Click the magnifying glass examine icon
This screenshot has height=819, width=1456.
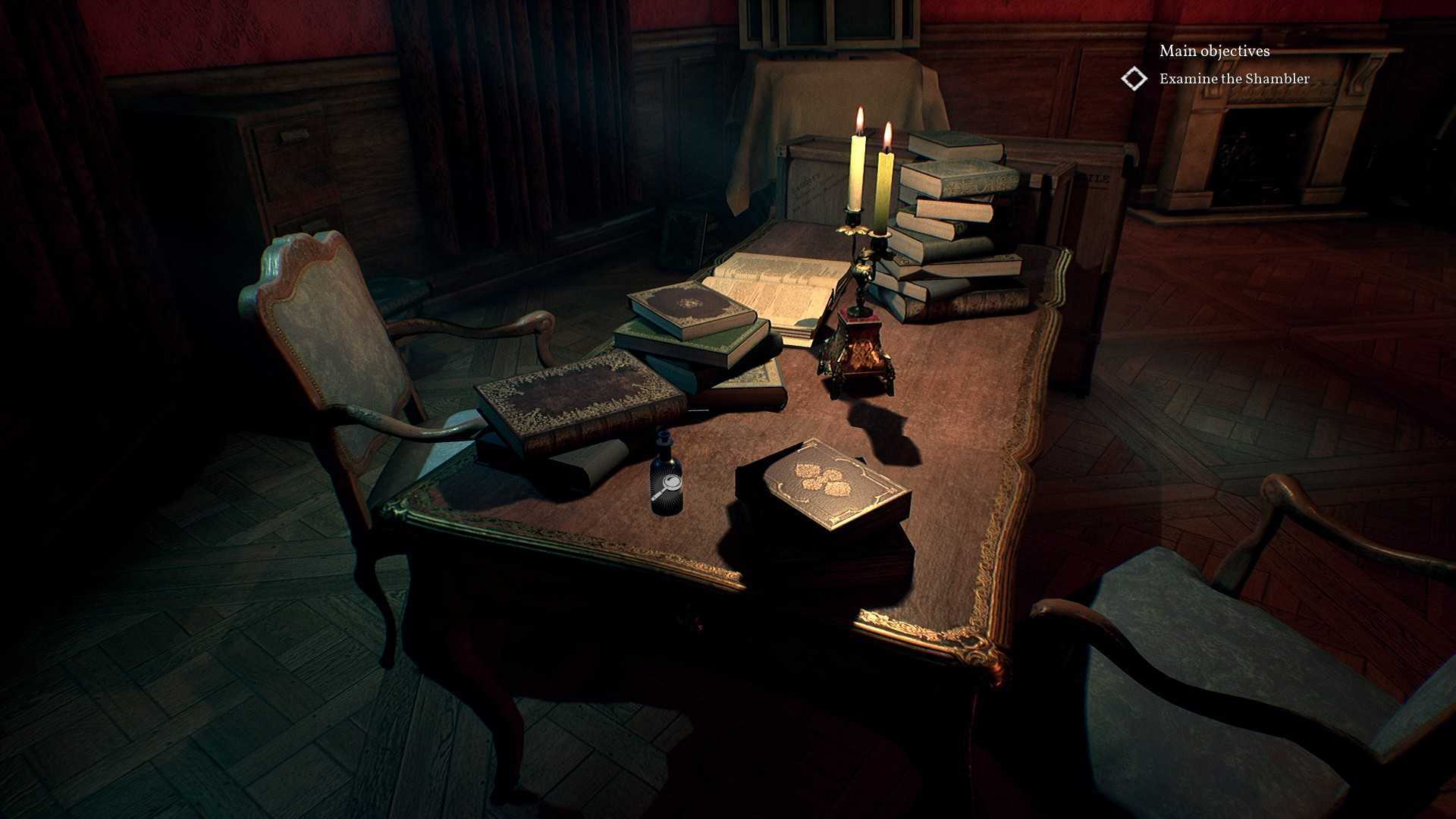click(x=667, y=487)
